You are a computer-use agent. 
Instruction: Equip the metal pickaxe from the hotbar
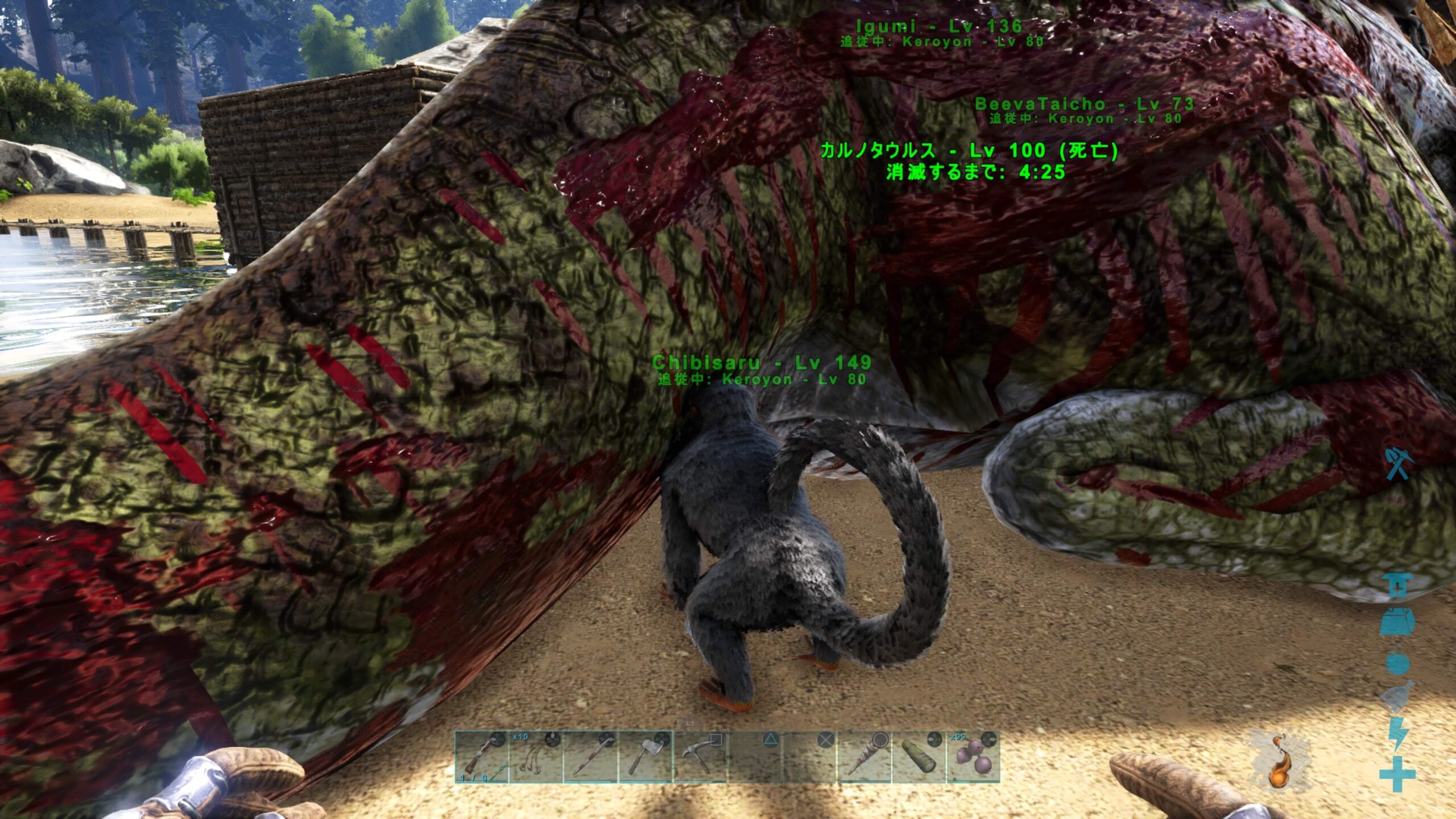(699, 757)
